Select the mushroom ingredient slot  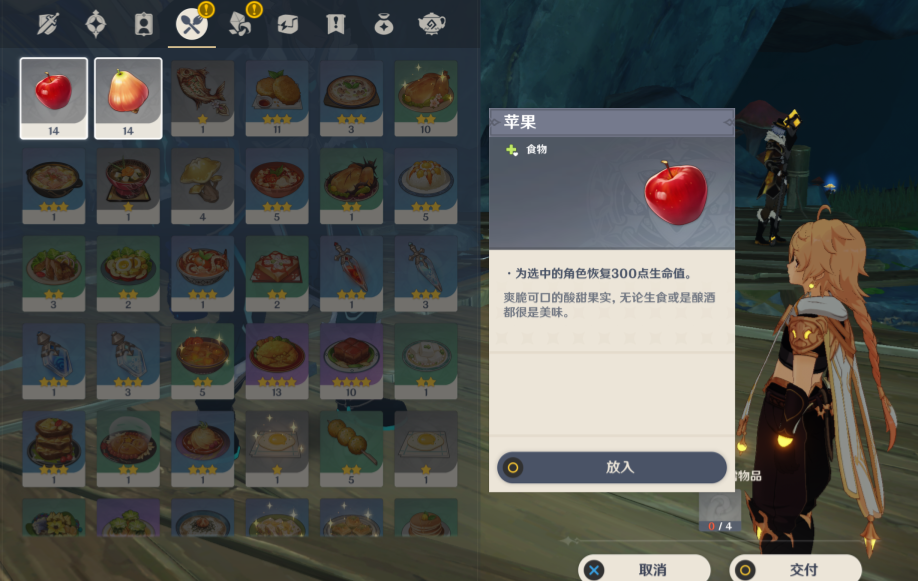[x=203, y=184]
